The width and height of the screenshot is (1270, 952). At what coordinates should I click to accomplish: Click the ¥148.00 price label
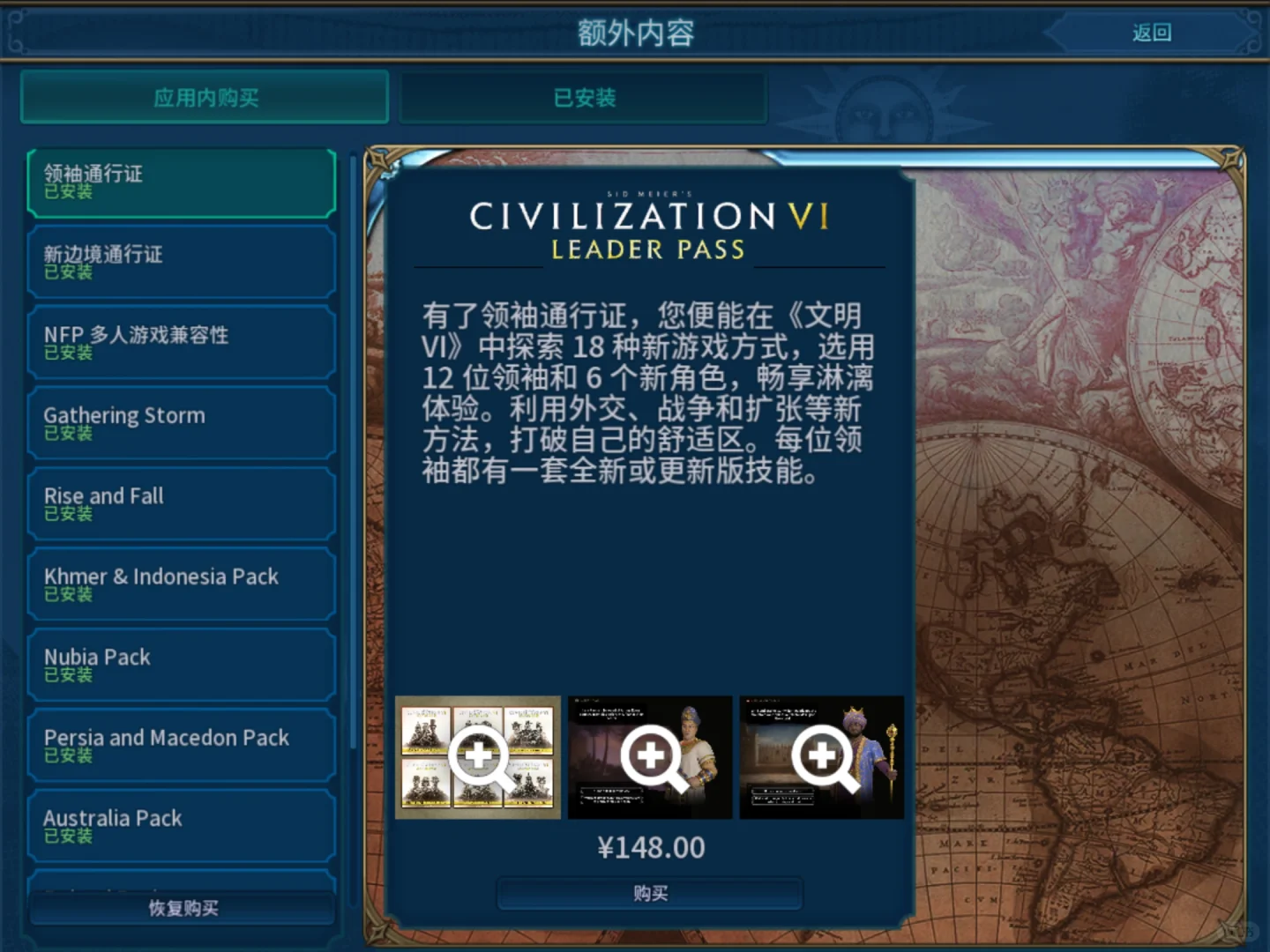[650, 846]
